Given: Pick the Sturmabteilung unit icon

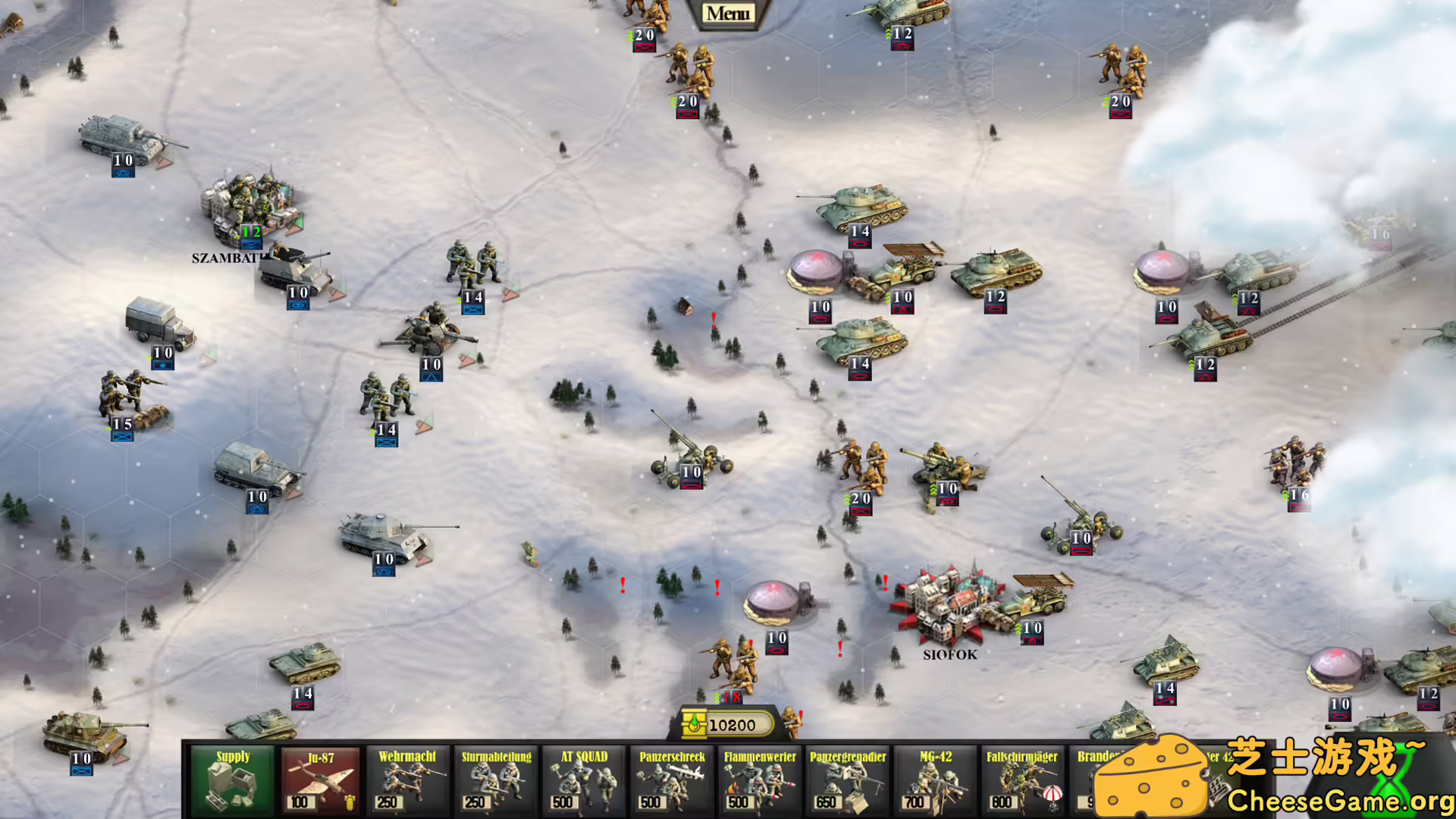Looking at the screenshot, I should [x=497, y=781].
